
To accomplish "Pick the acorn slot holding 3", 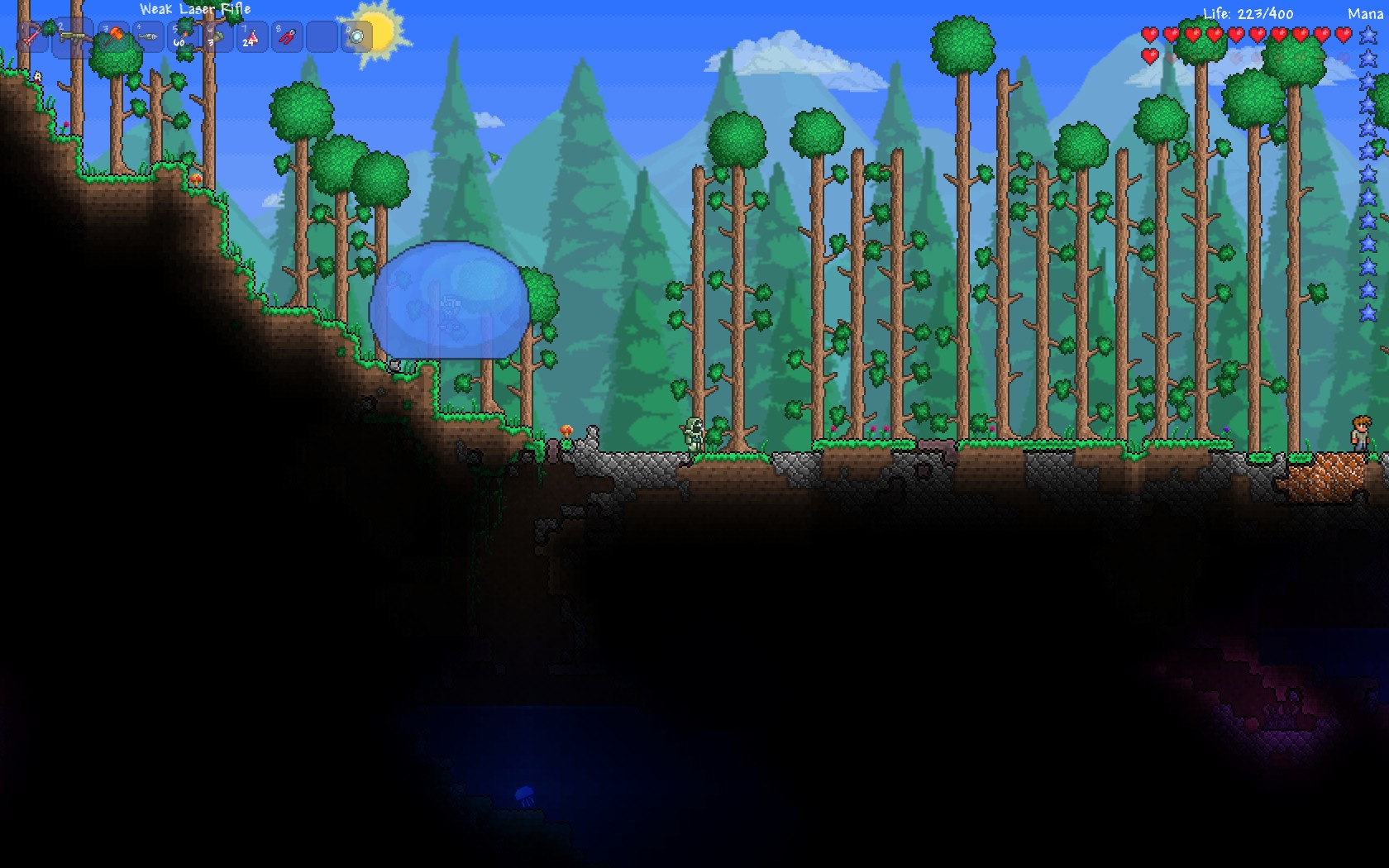I will [x=217, y=36].
